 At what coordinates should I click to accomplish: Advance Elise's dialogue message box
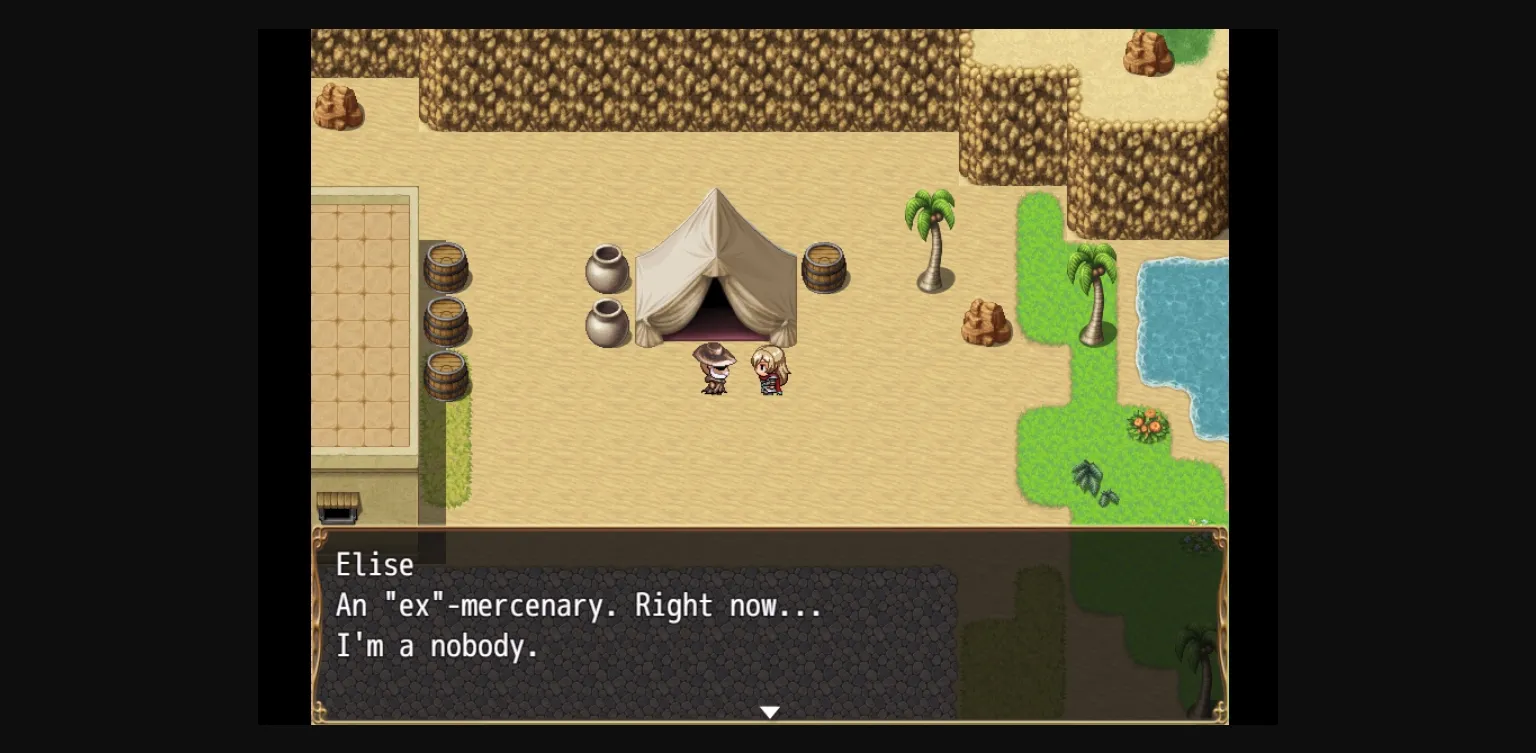click(768, 624)
